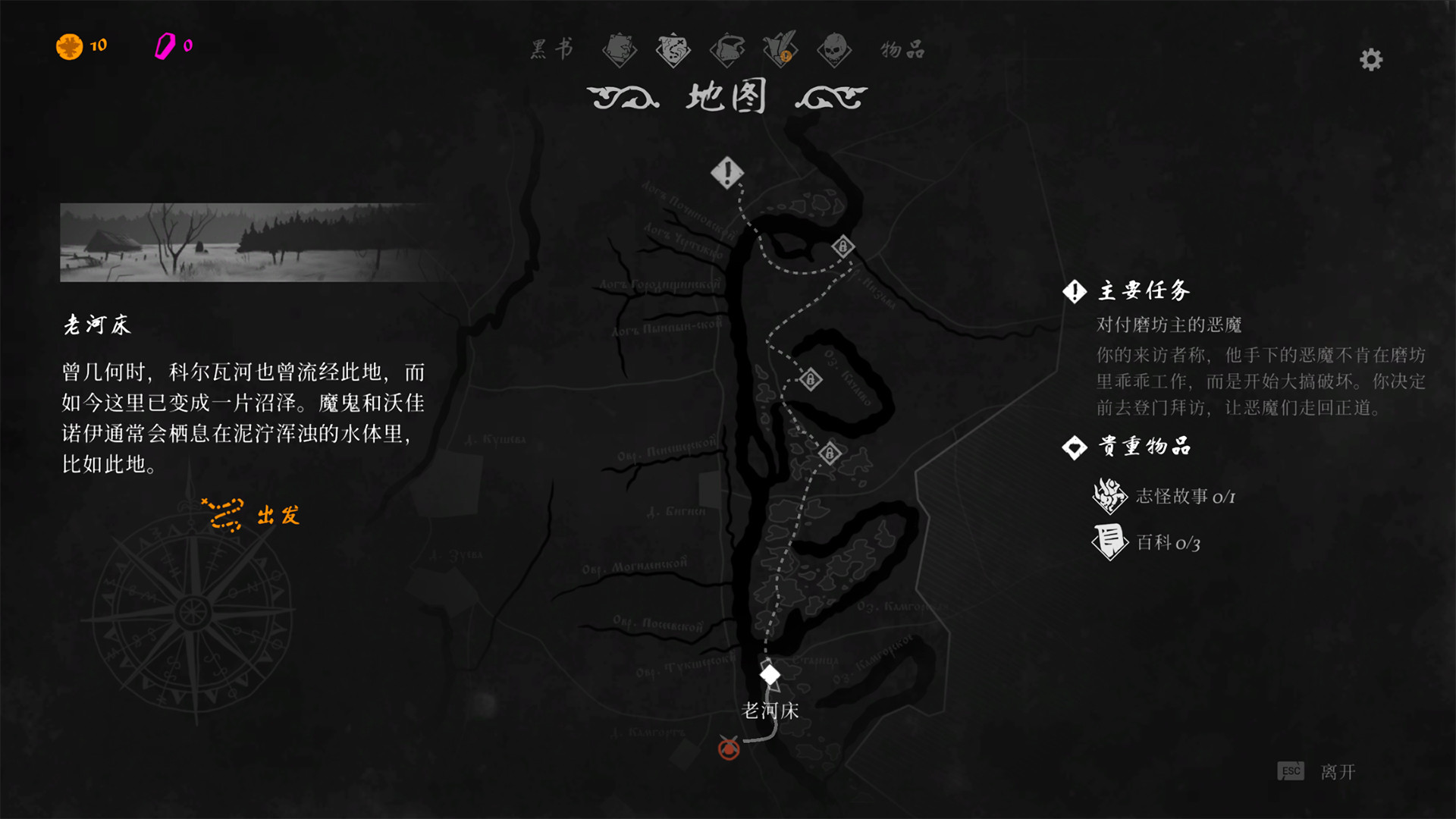Viewport: 1456px width, 819px height.
Task: Click the settings gear icon
Action: coord(1370,60)
